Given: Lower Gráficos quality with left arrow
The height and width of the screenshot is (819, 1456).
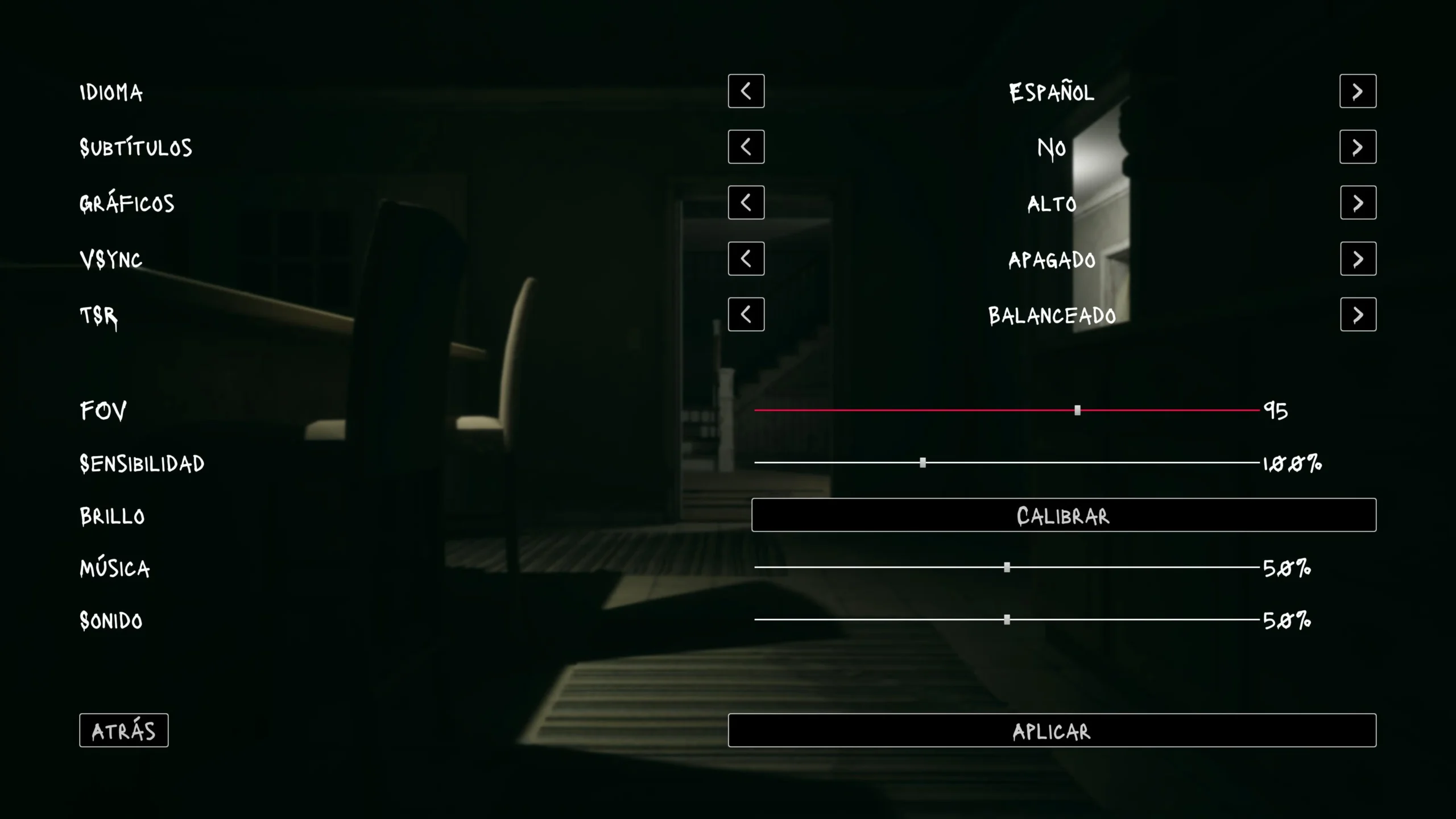Looking at the screenshot, I should (x=746, y=202).
